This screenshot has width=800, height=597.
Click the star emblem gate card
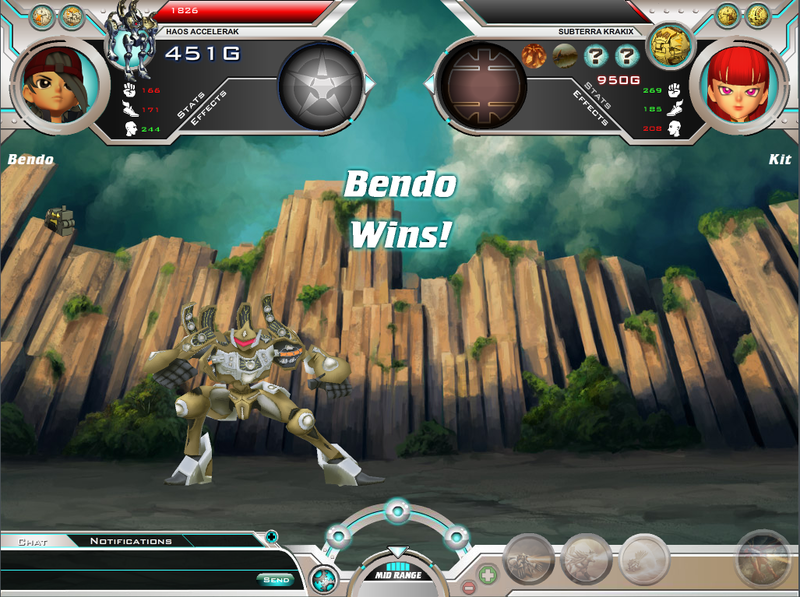319,86
